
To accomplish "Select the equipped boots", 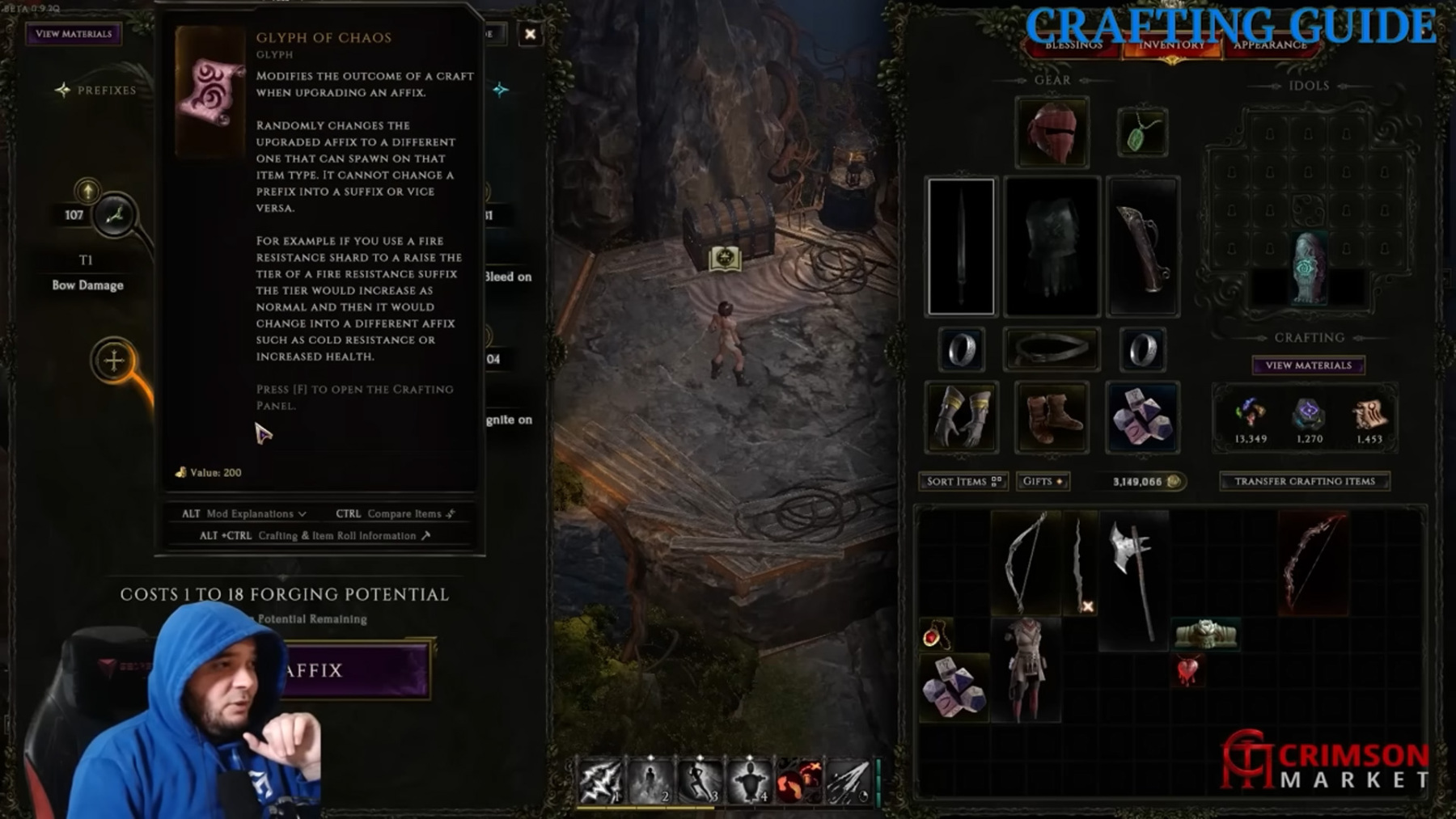I will [x=1052, y=417].
